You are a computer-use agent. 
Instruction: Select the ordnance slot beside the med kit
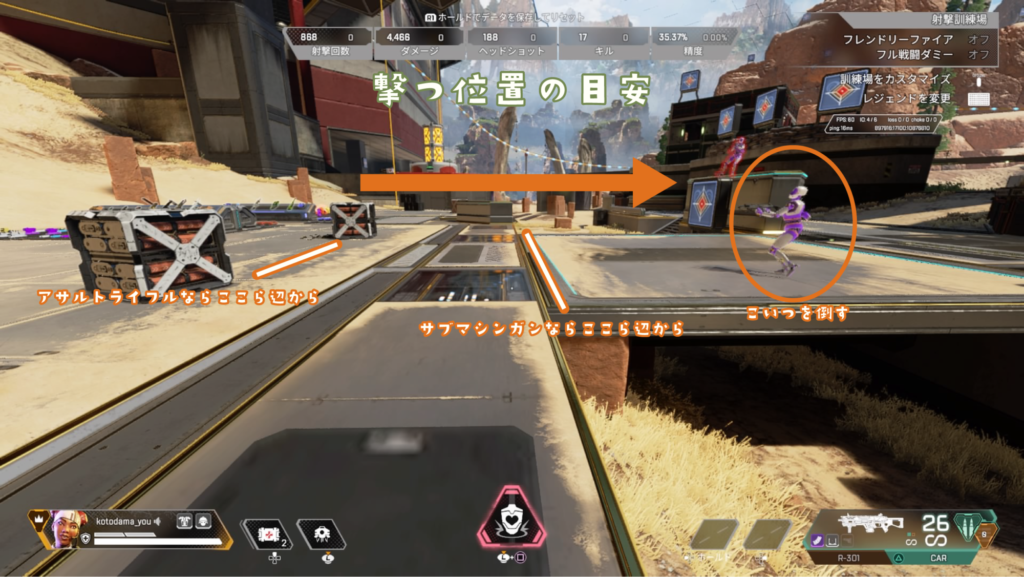pos(321,536)
